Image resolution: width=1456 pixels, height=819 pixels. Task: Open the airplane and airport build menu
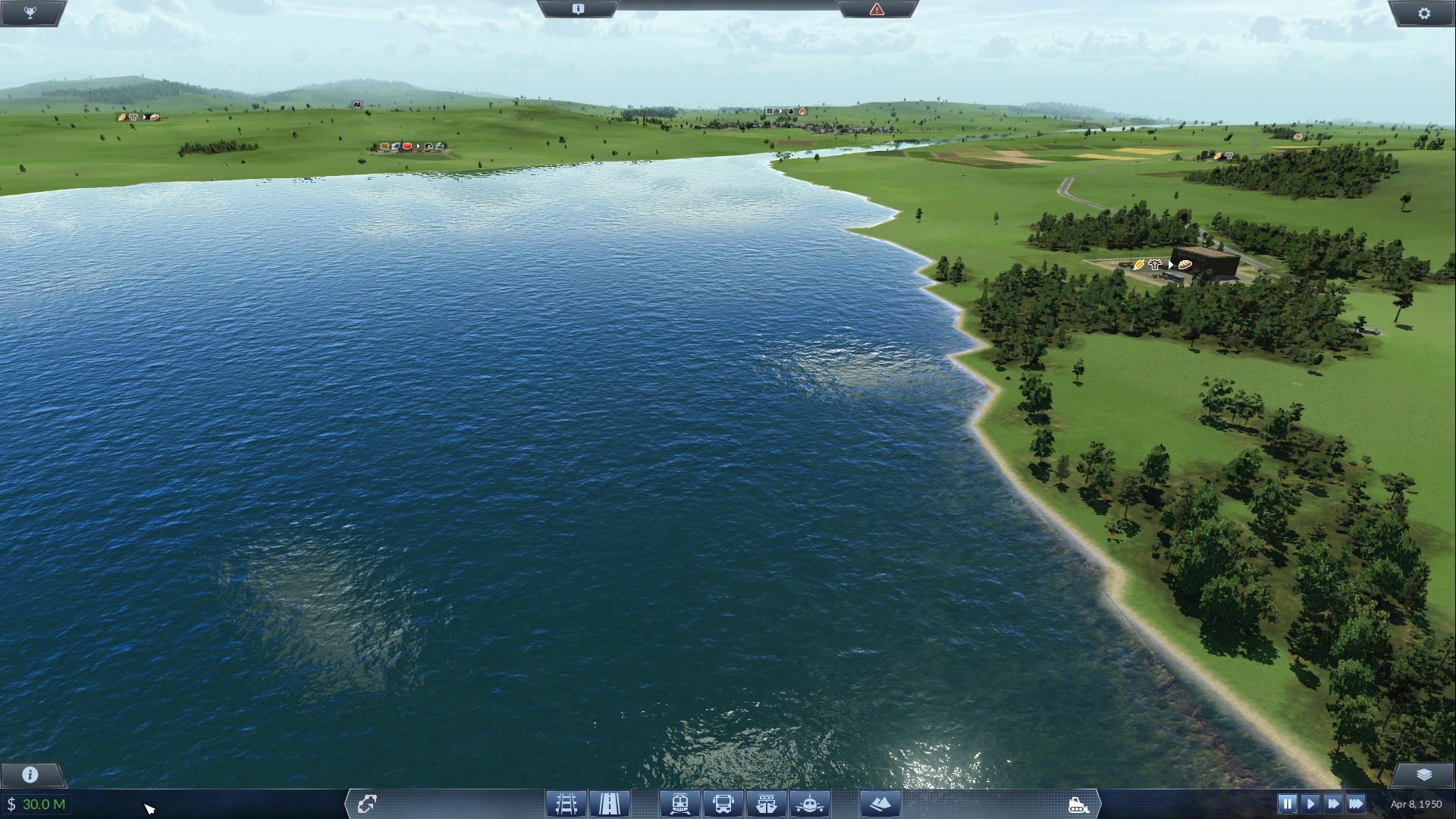[810, 803]
